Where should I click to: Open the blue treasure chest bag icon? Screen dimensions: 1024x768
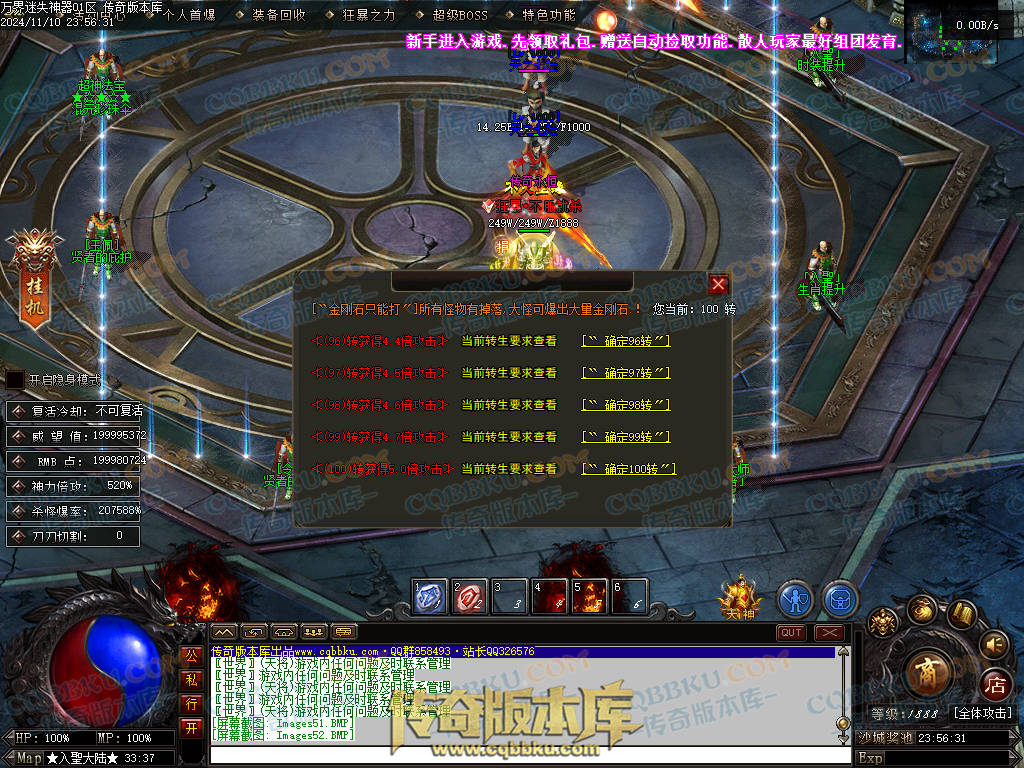840,599
